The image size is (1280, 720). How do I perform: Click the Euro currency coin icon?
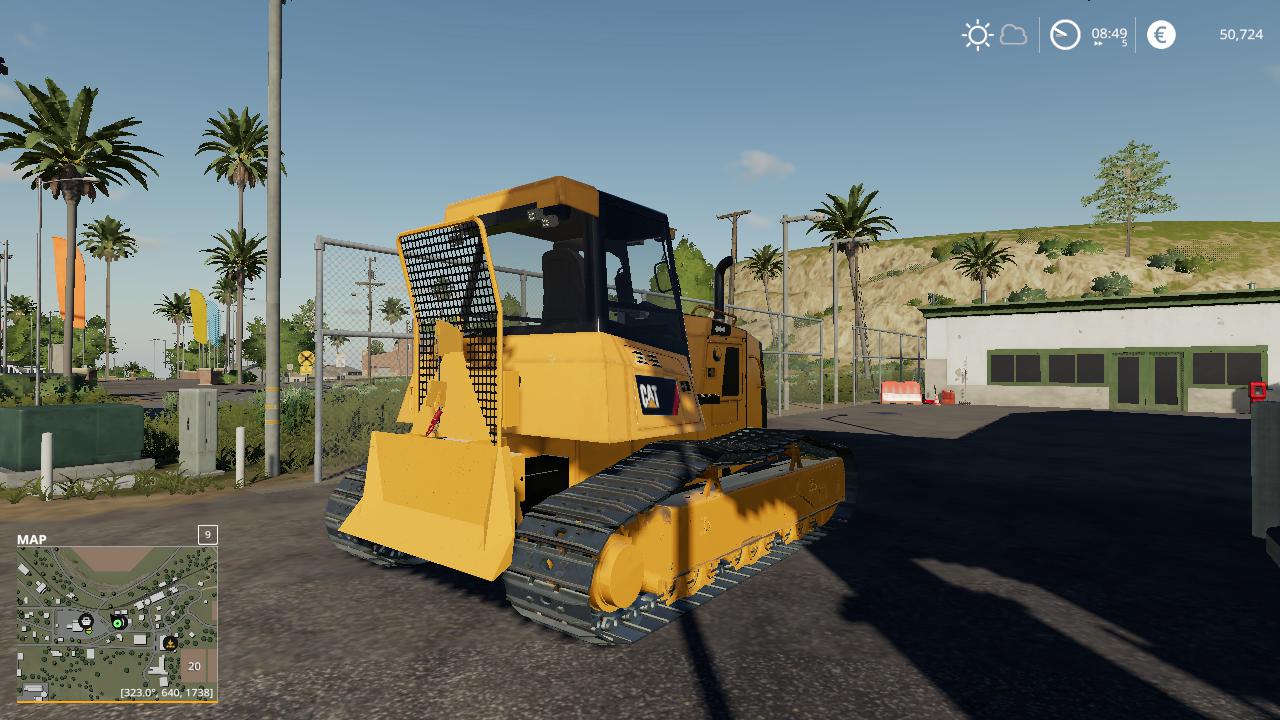(x=1163, y=34)
